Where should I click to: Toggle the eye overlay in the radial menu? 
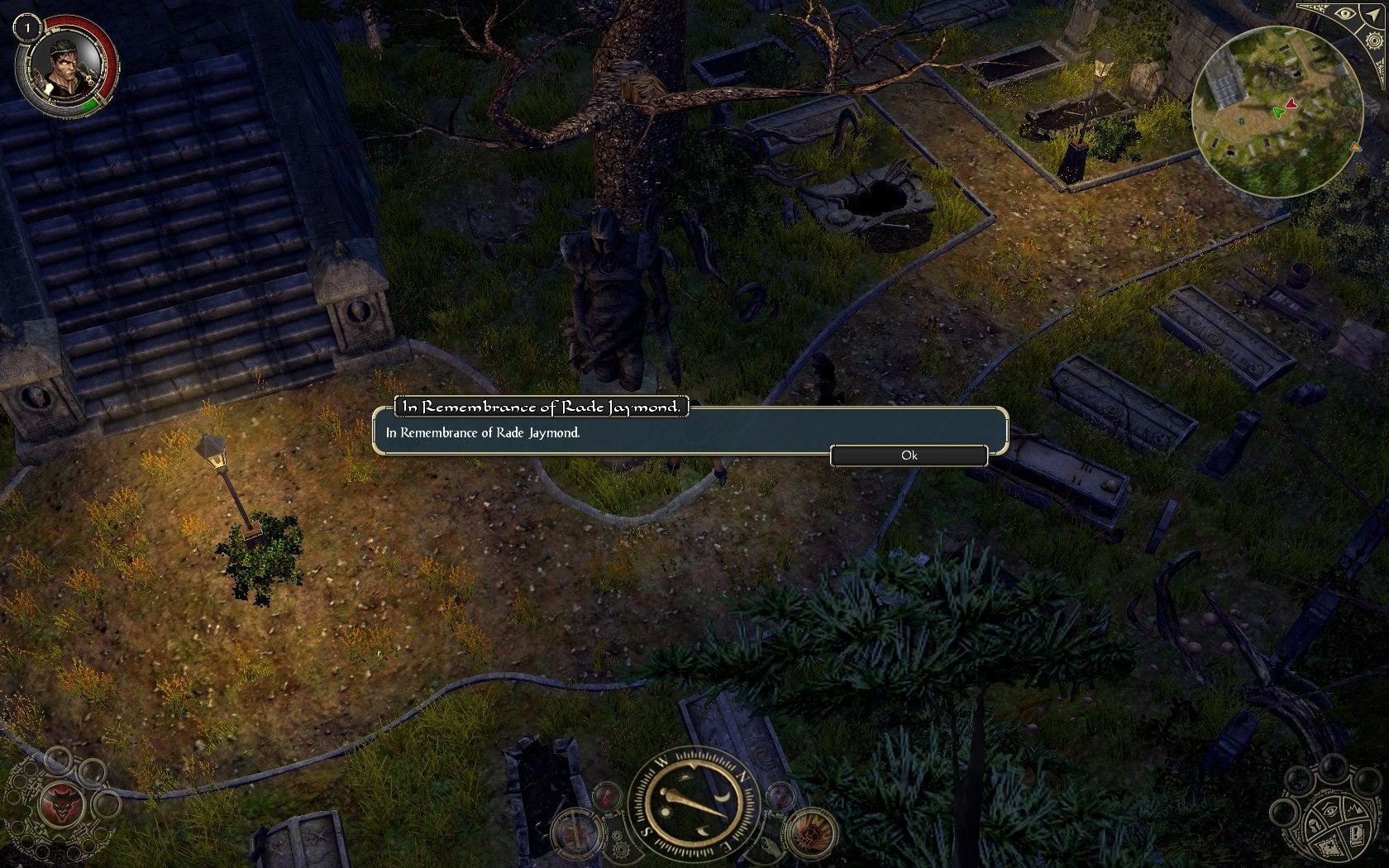1329,810
